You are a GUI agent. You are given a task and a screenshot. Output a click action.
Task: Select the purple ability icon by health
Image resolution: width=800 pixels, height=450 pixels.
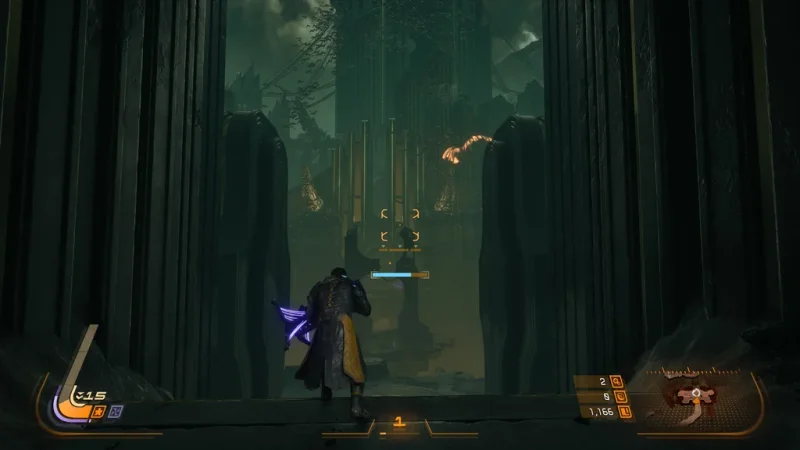click(x=115, y=410)
